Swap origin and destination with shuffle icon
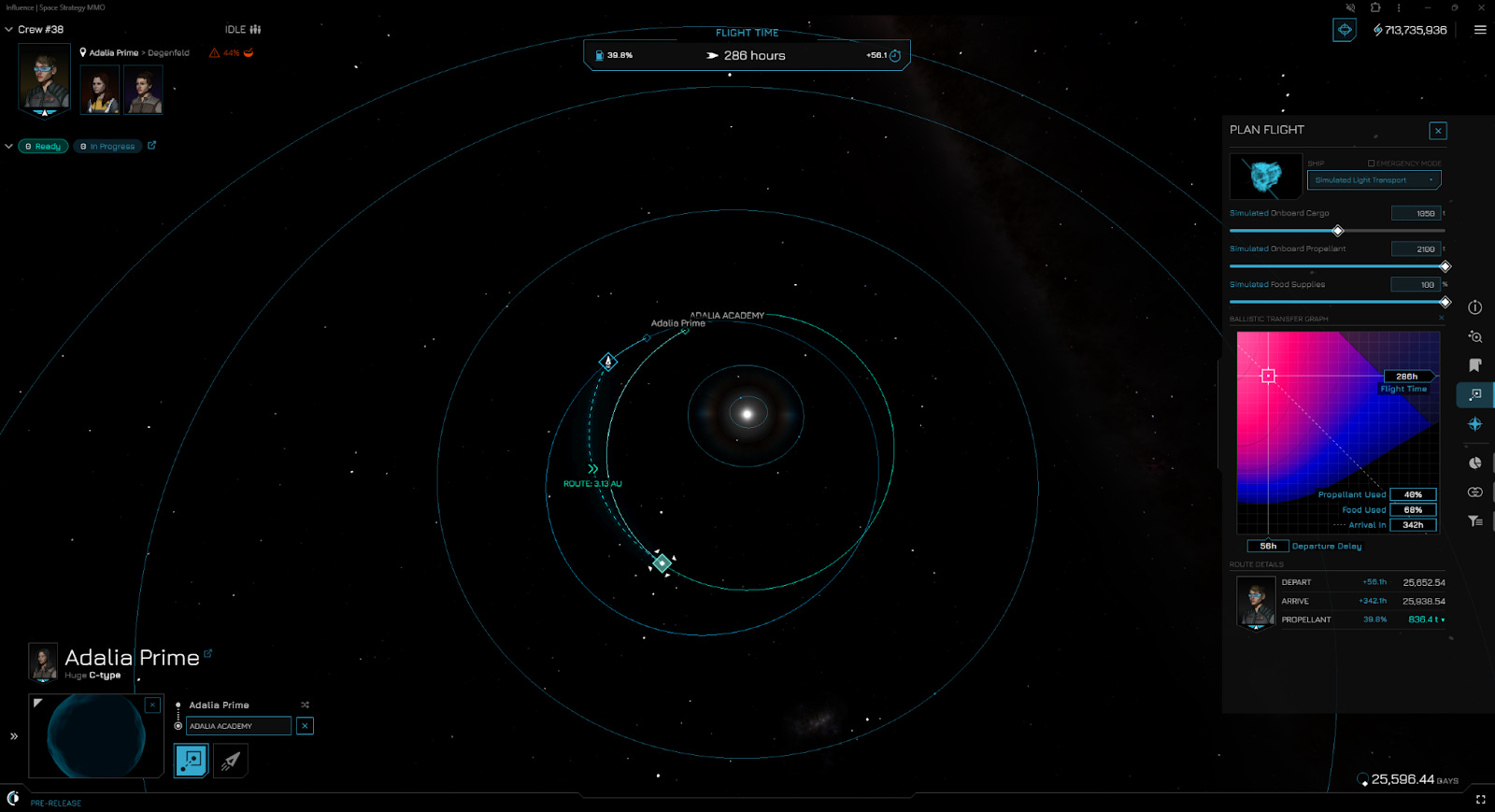The height and width of the screenshot is (812, 1495). pyautogui.click(x=305, y=705)
